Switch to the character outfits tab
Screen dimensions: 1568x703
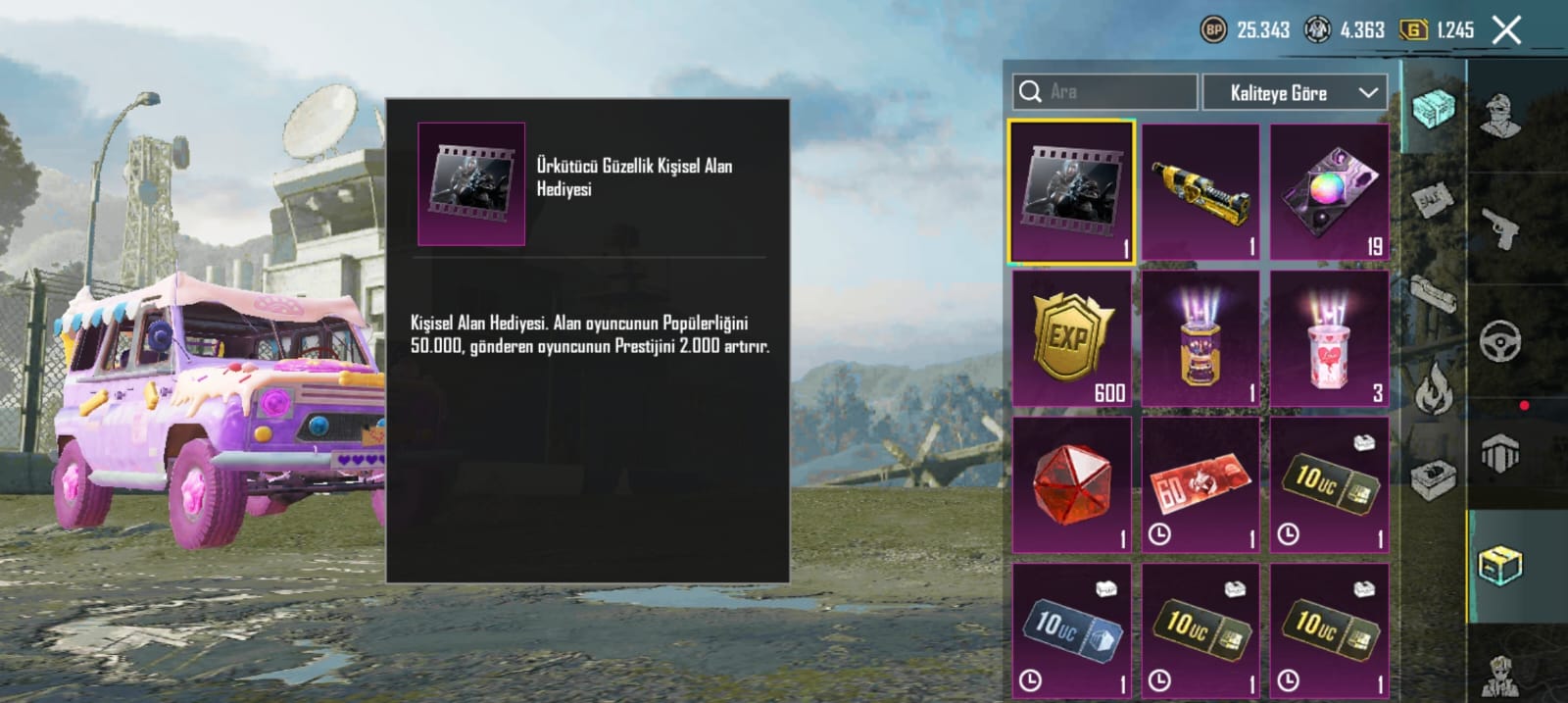pos(1499,116)
